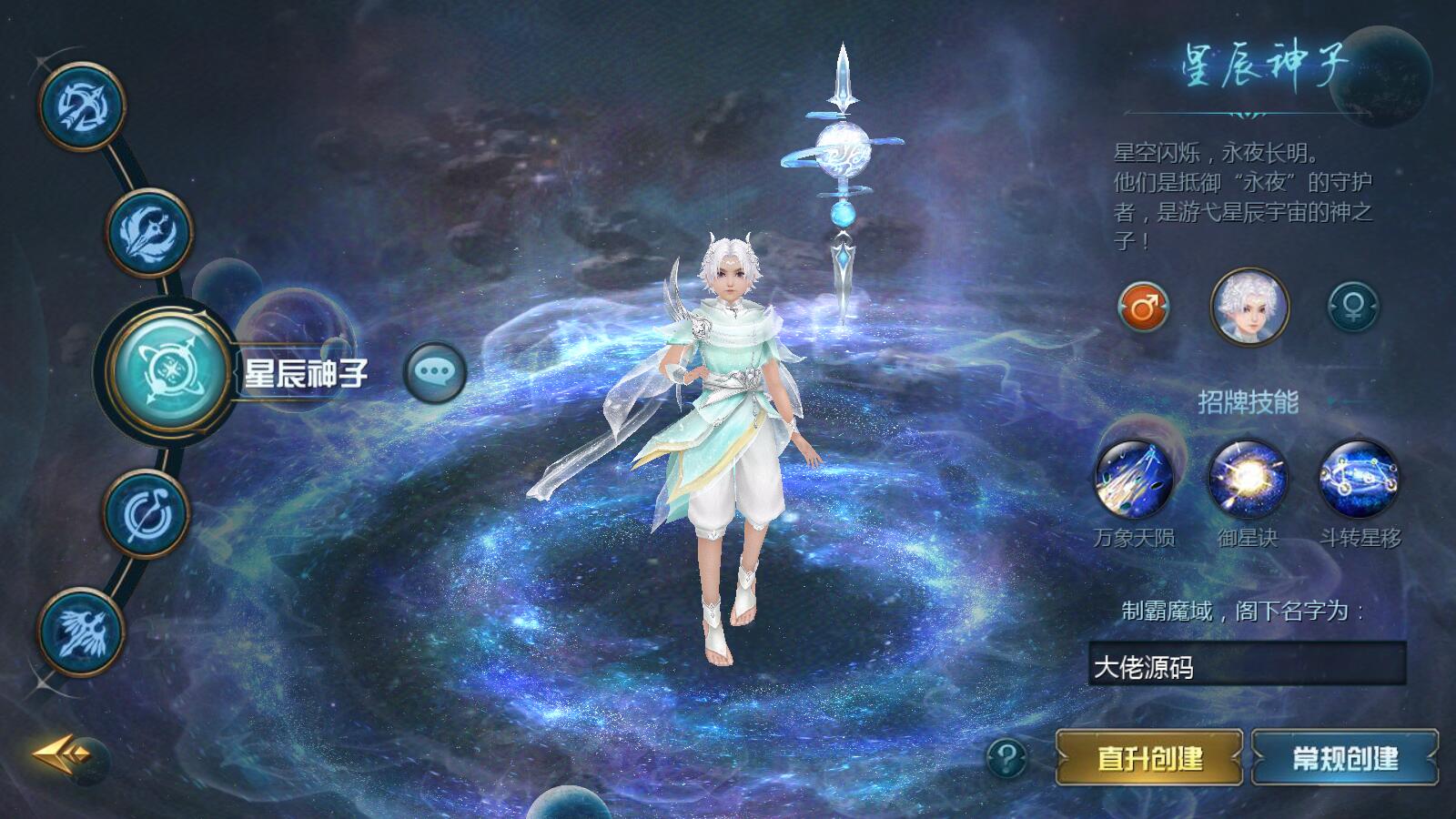Screen dimensions: 1456x819
Task: Select the female gender symbol
Action: pyautogui.click(x=1352, y=308)
